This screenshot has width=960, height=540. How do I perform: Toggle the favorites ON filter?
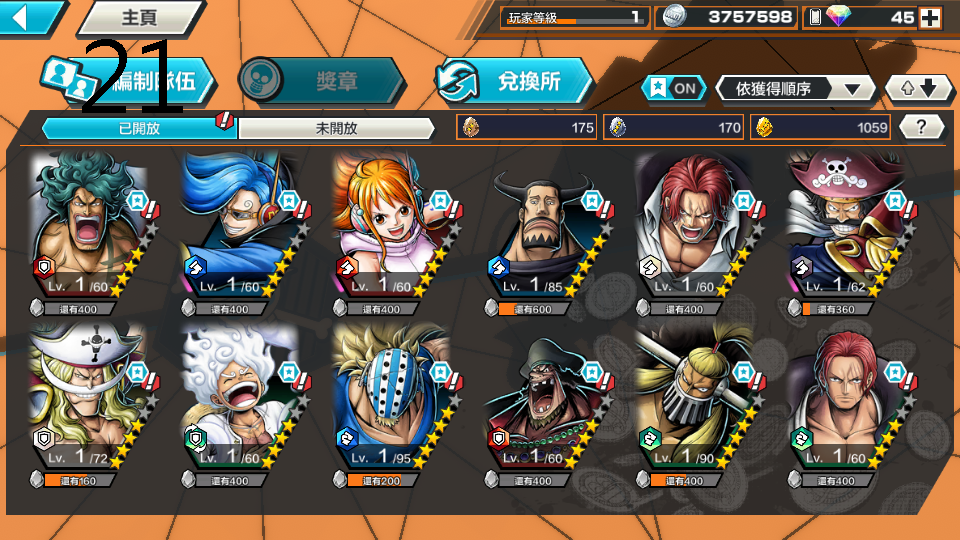(x=674, y=88)
